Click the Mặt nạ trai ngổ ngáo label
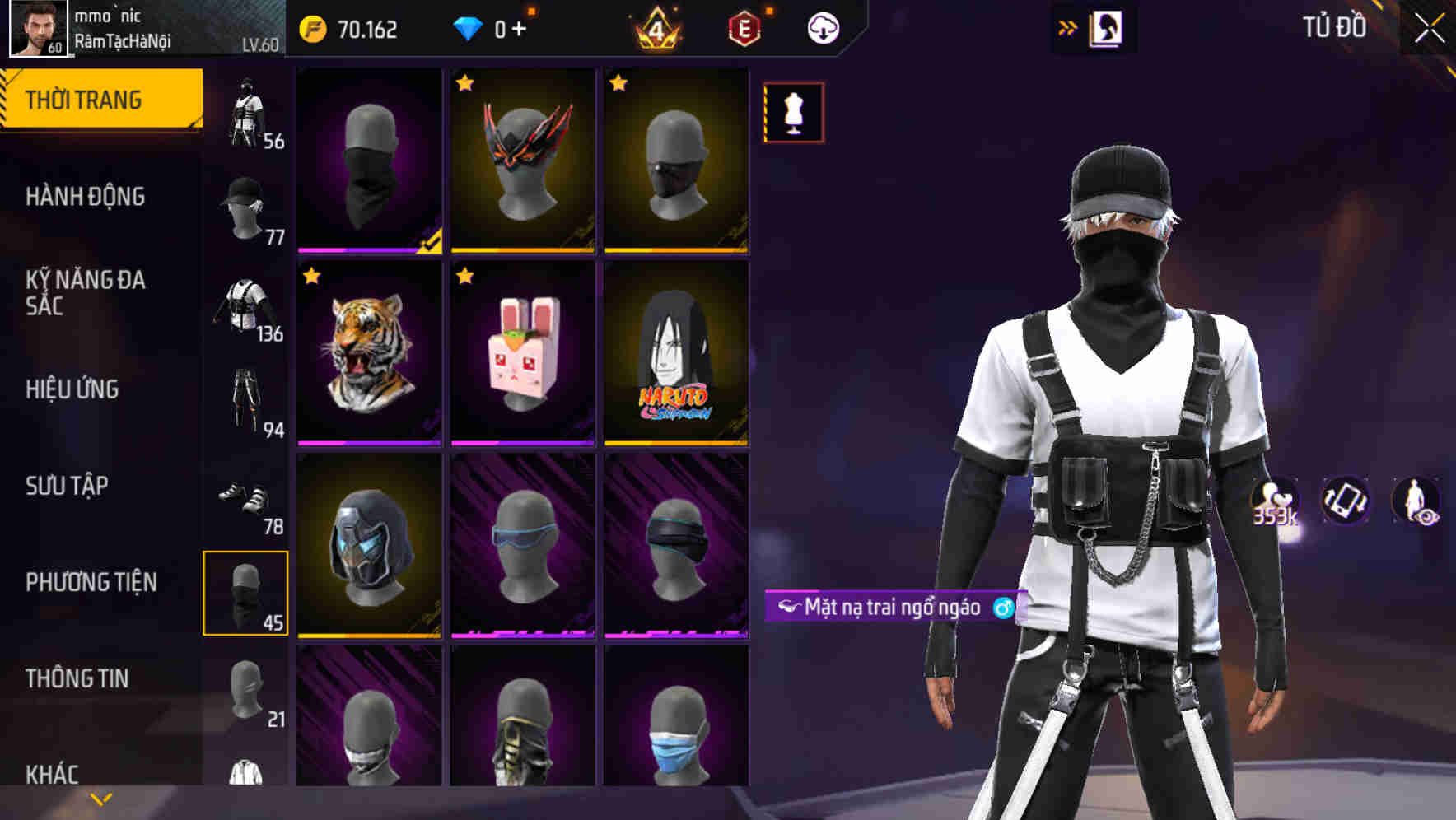Viewport: 1456px width, 820px height. tap(892, 607)
